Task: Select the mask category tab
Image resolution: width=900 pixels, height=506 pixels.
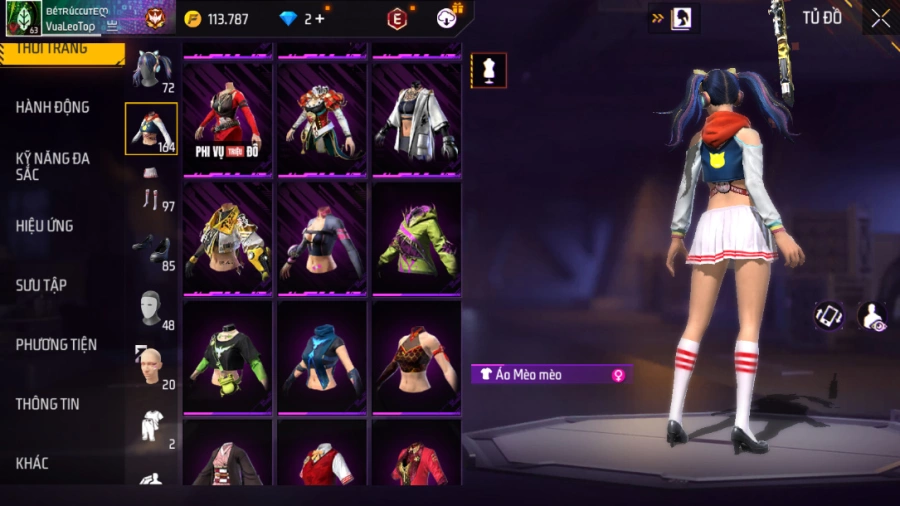Action: click(x=152, y=311)
